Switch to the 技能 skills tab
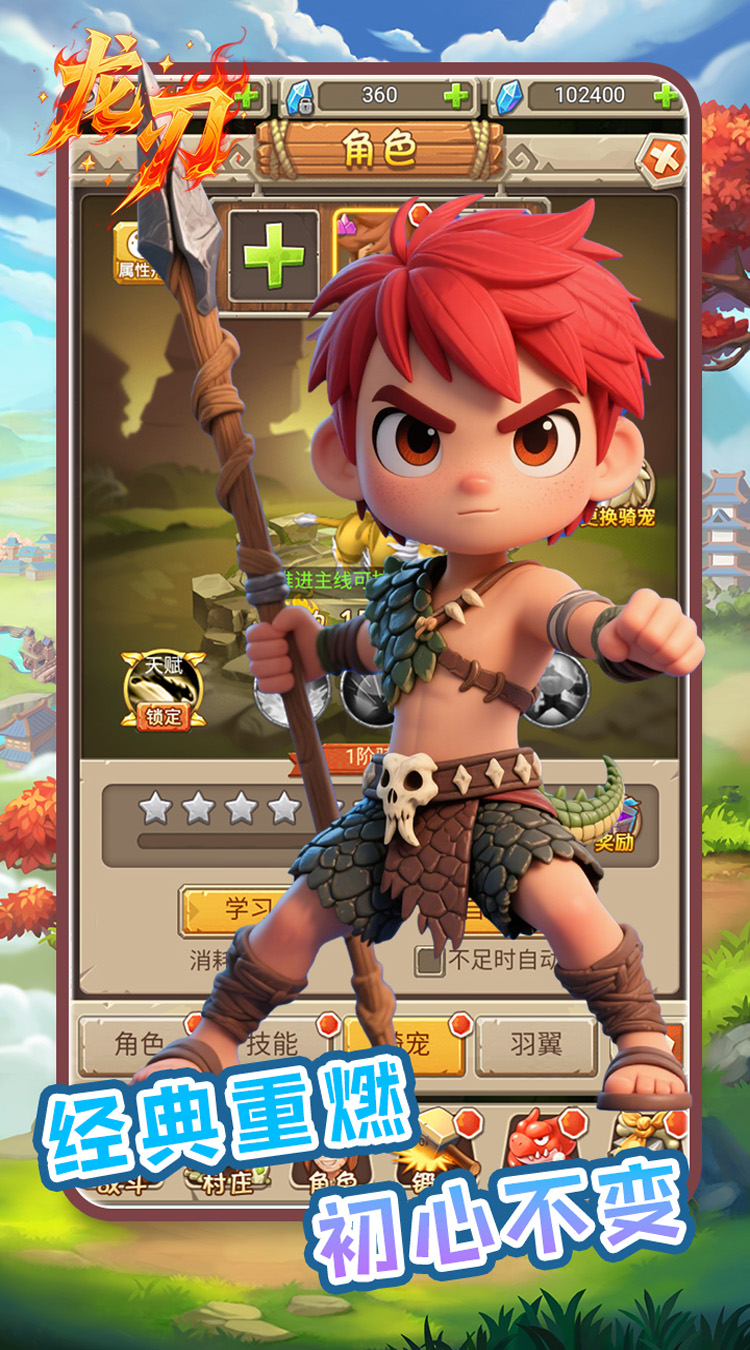This screenshot has height=1350, width=750. (272, 1045)
